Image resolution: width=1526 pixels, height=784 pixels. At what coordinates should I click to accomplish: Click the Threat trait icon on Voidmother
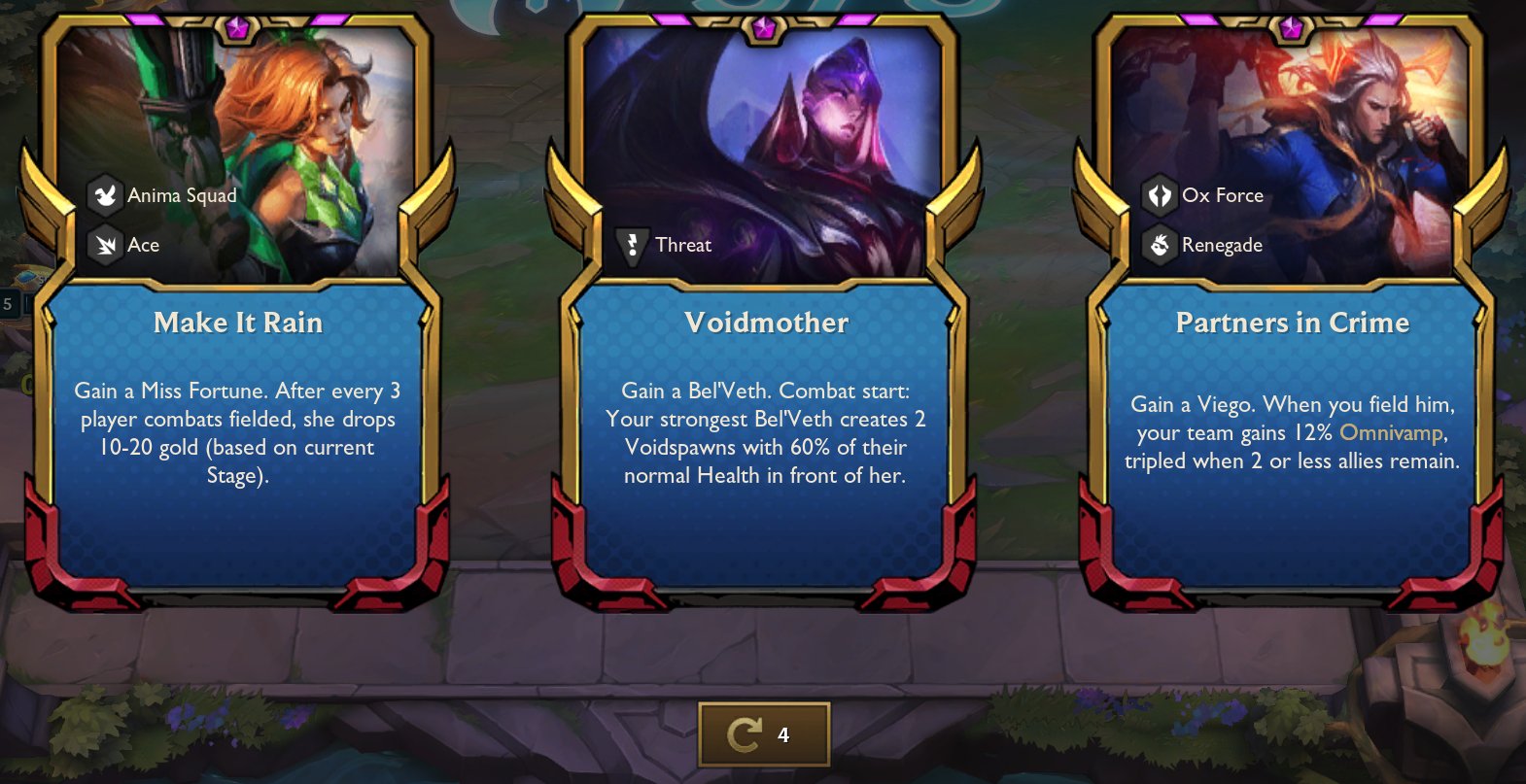coord(633,245)
